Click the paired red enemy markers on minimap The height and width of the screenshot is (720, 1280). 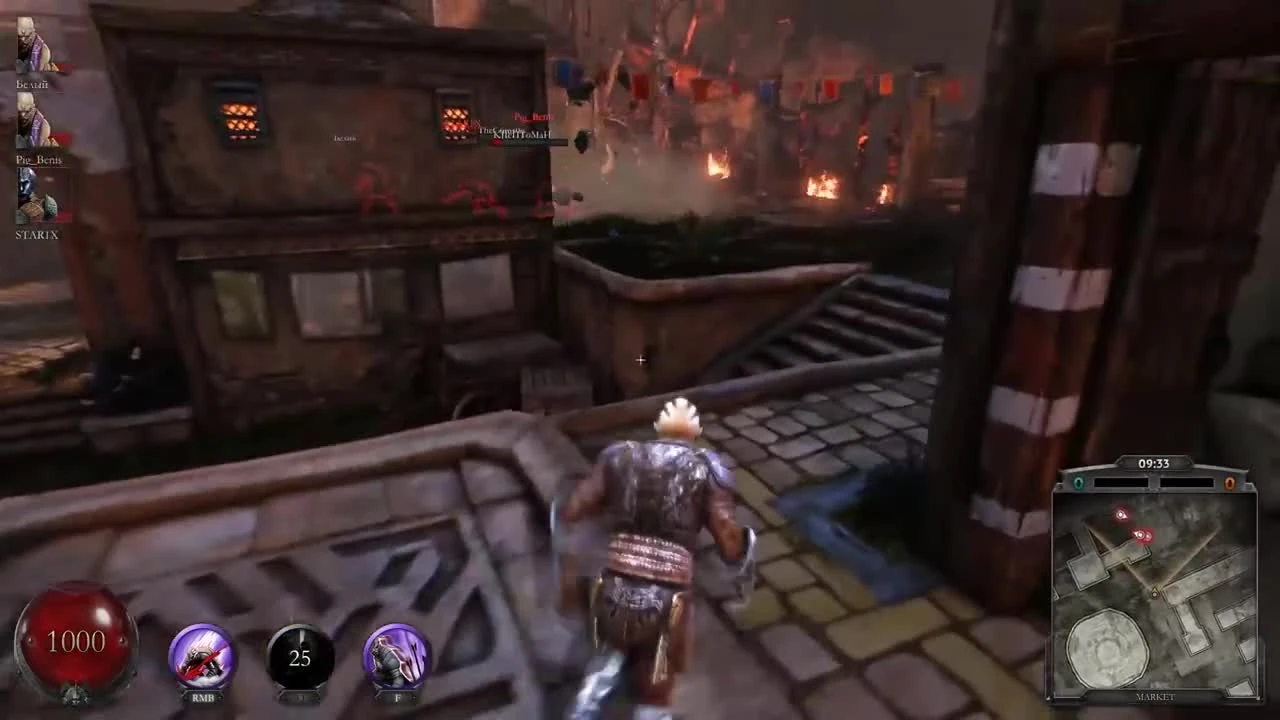pyautogui.click(x=1143, y=534)
